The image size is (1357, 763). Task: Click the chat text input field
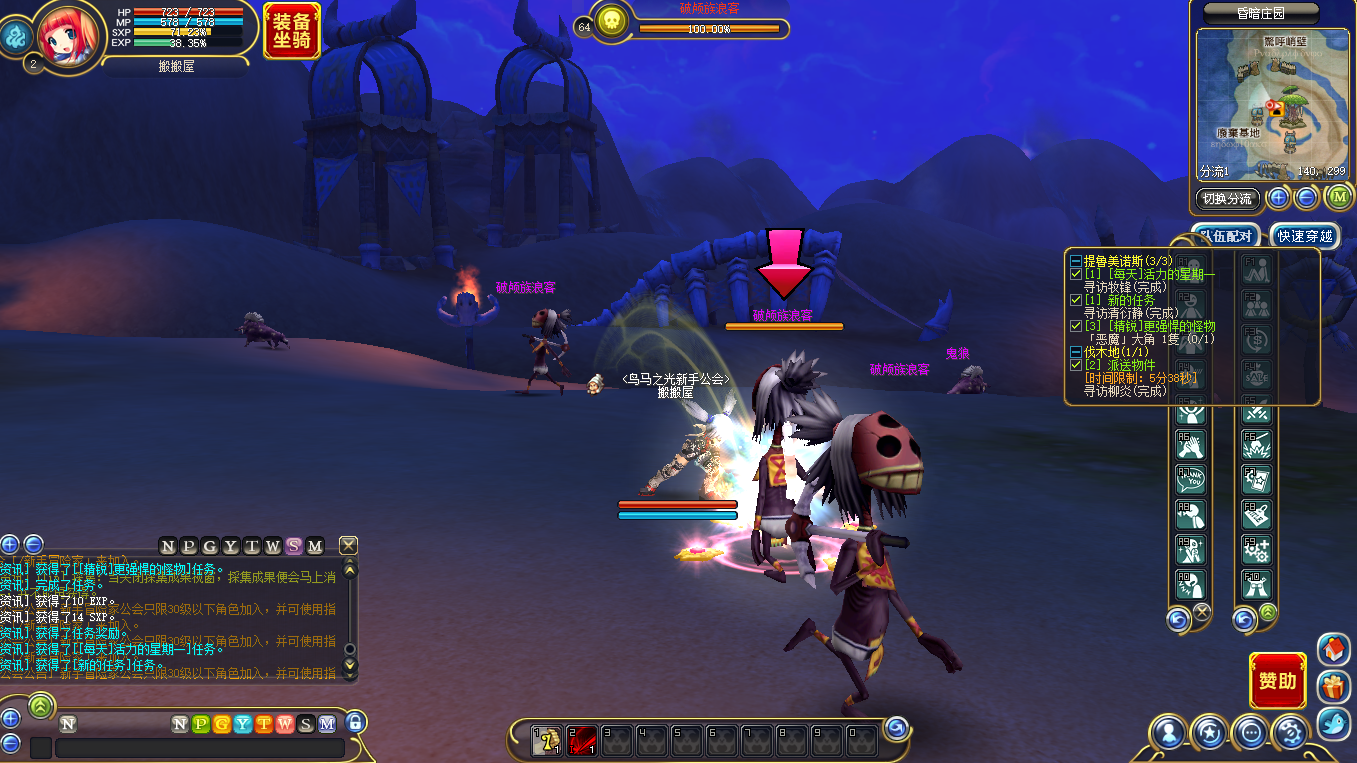click(200, 748)
